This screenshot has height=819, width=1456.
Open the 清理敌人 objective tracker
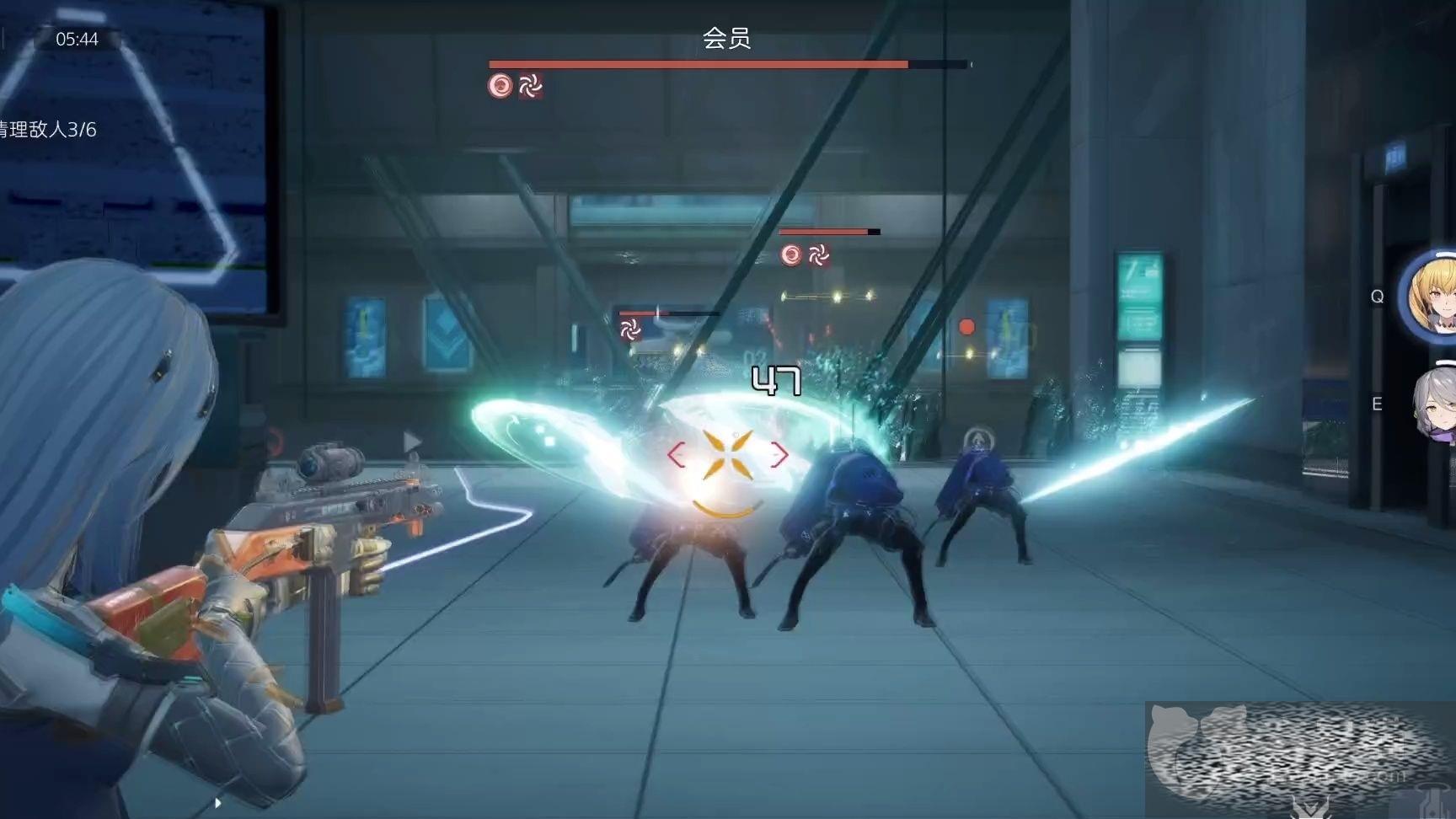(x=48, y=130)
